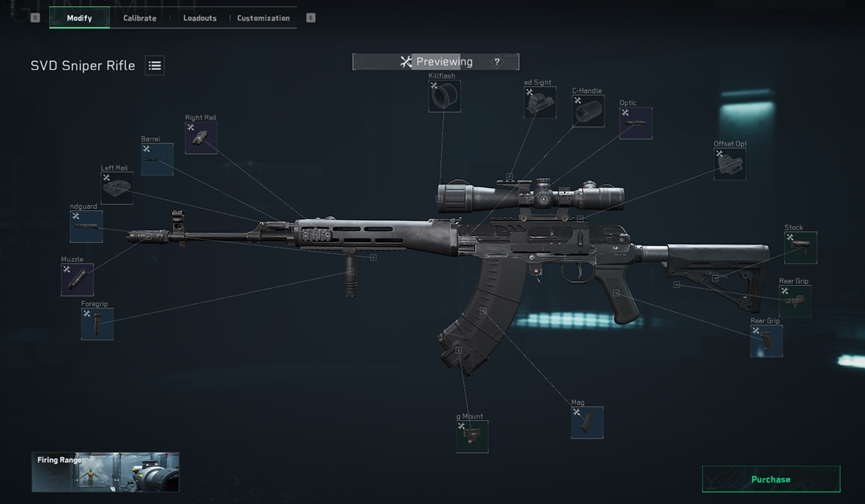Image resolution: width=865 pixels, height=504 pixels.
Task: Select the Offset Optic slot
Action: pos(730,164)
